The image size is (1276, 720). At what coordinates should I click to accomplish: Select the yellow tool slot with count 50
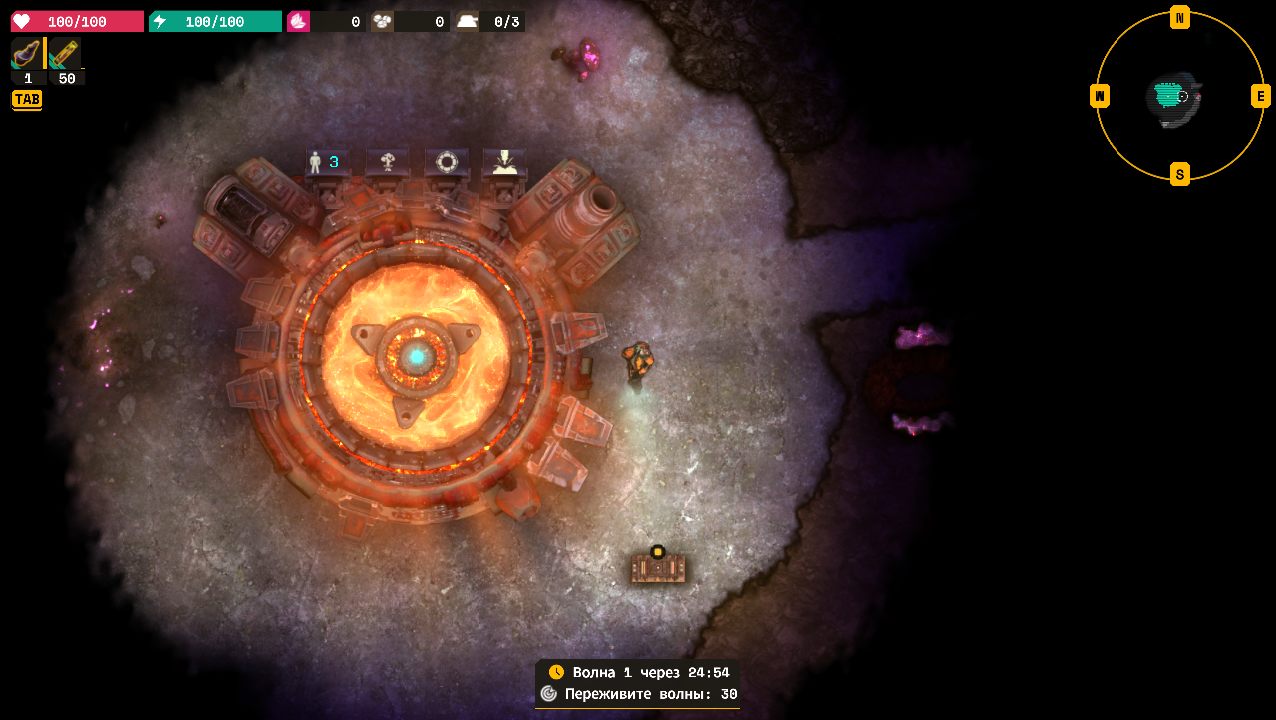tap(66, 55)
